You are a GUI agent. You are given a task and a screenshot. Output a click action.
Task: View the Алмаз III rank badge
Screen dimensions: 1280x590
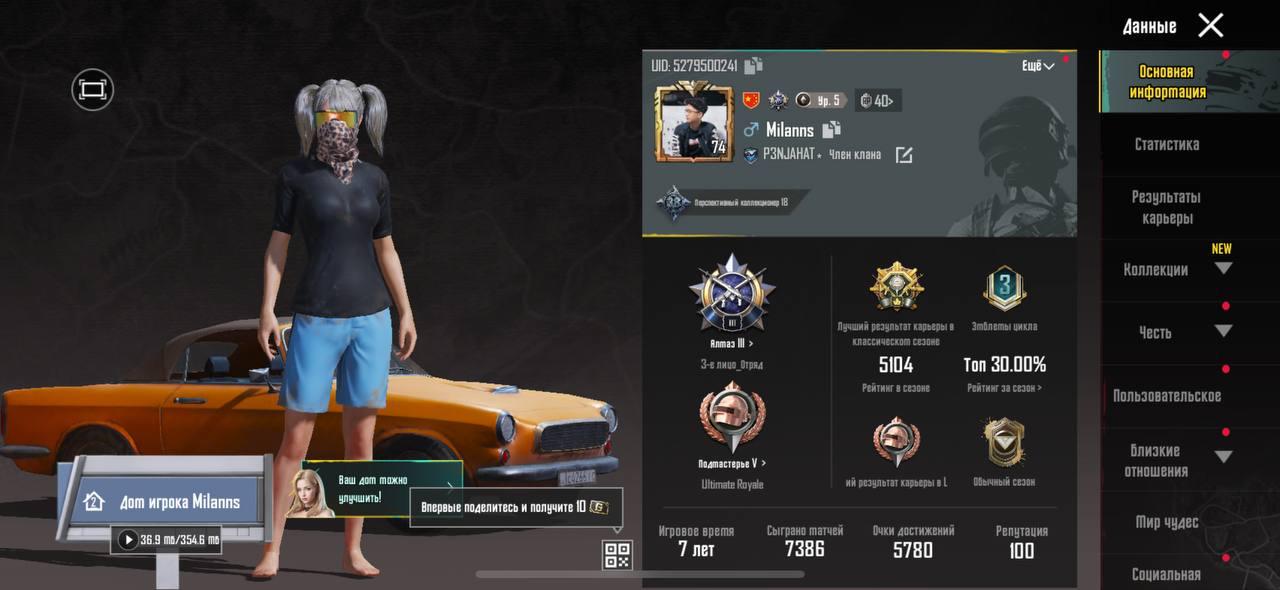732,297
